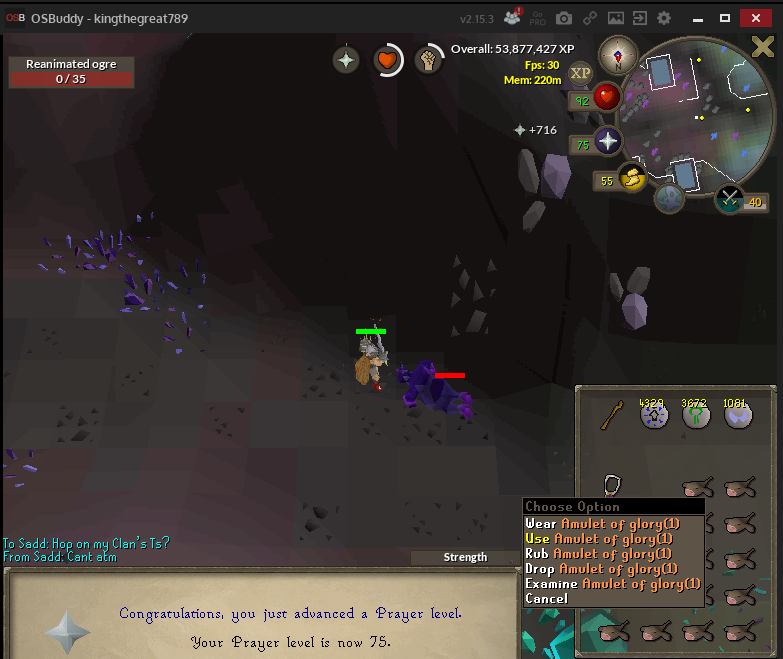Activate the special attack crossed-swords orb
The height and width of the screenshot is (659, 783).
[x=729, y=198]
